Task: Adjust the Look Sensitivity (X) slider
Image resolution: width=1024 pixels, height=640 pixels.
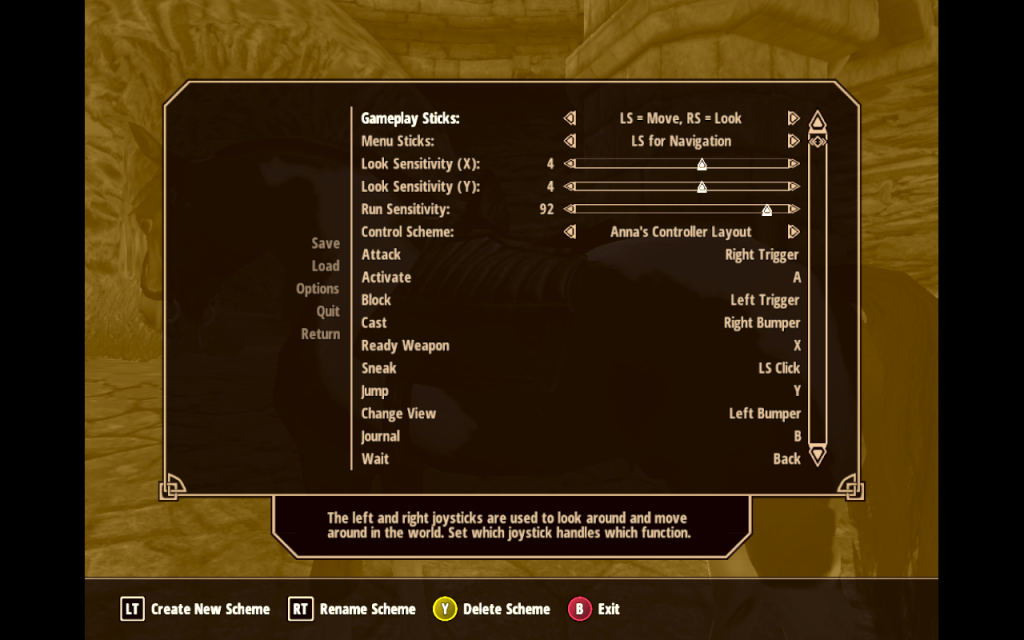Action: point(701,164)
